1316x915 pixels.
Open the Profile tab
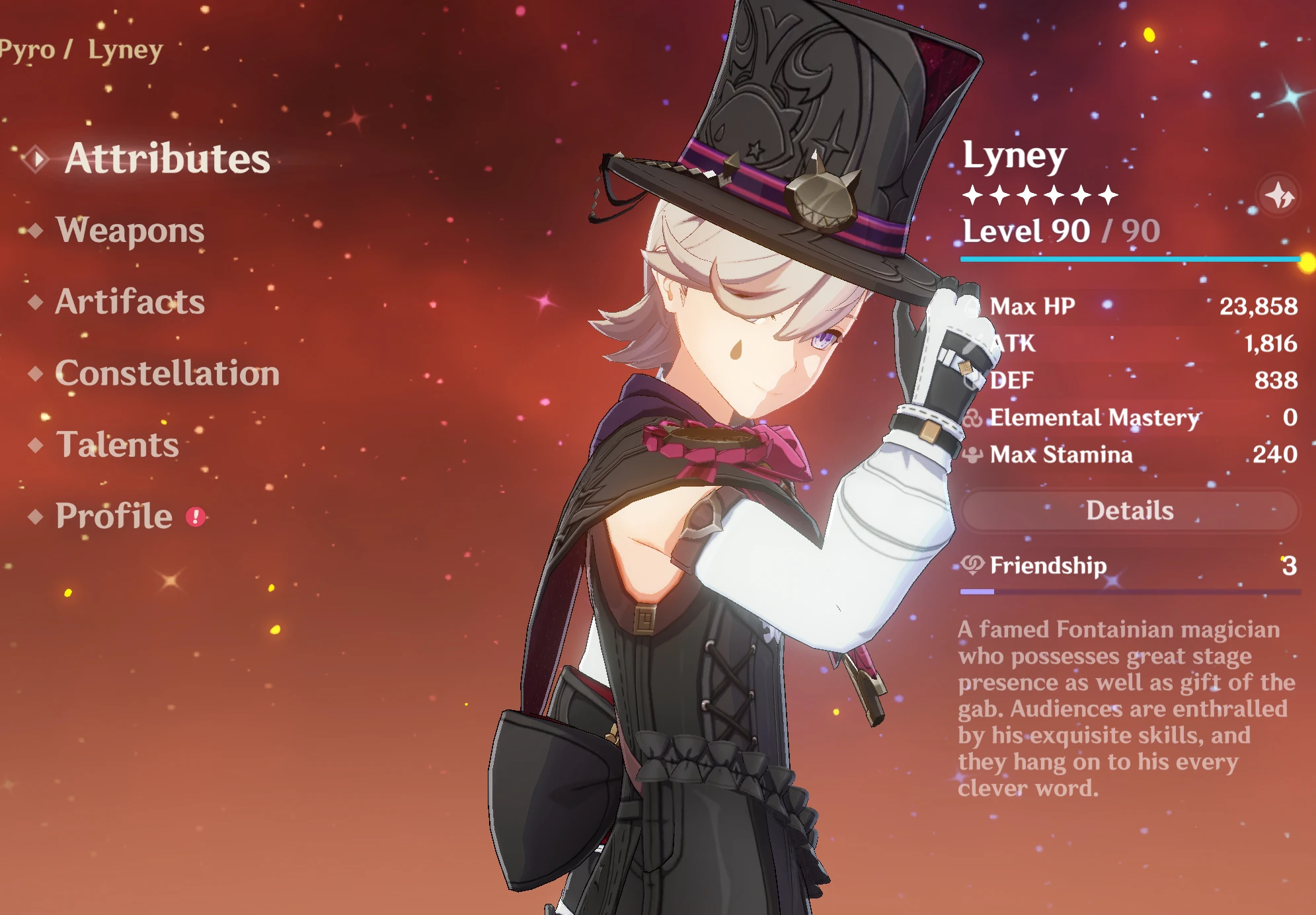tap(113, 516)
